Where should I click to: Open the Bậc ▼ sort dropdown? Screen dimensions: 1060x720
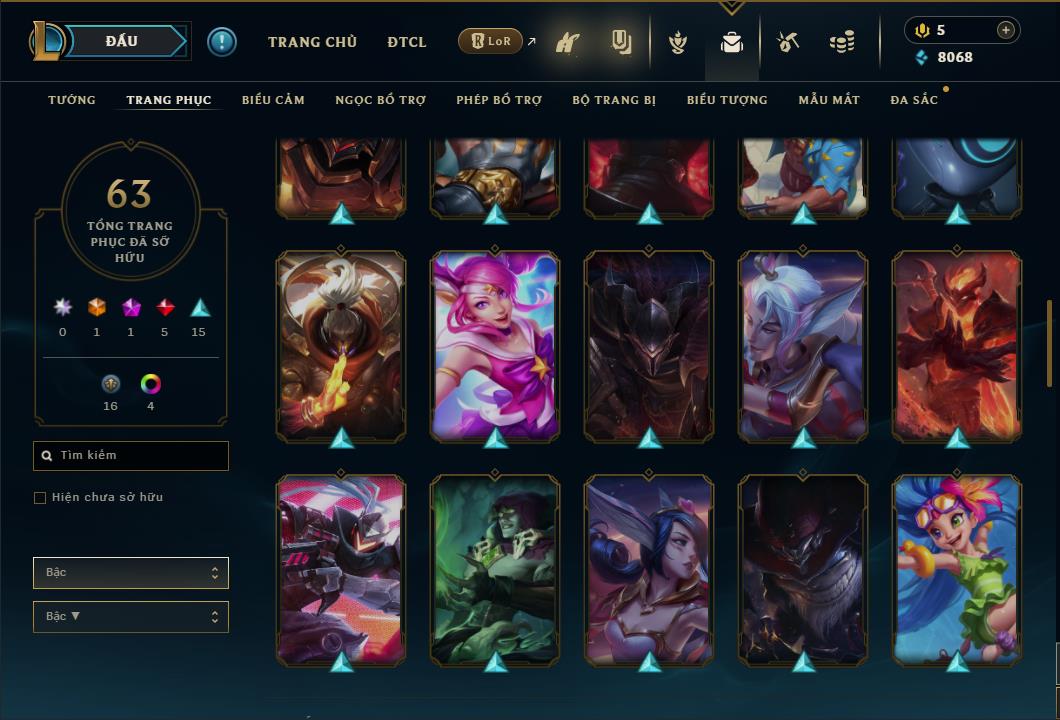(x=131, y=617)
